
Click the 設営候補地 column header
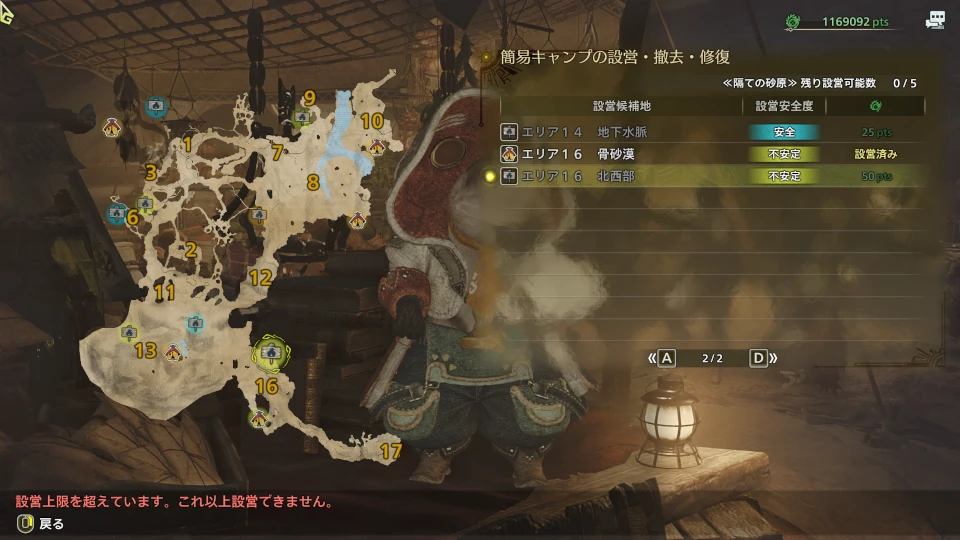(x=621, y=106)
